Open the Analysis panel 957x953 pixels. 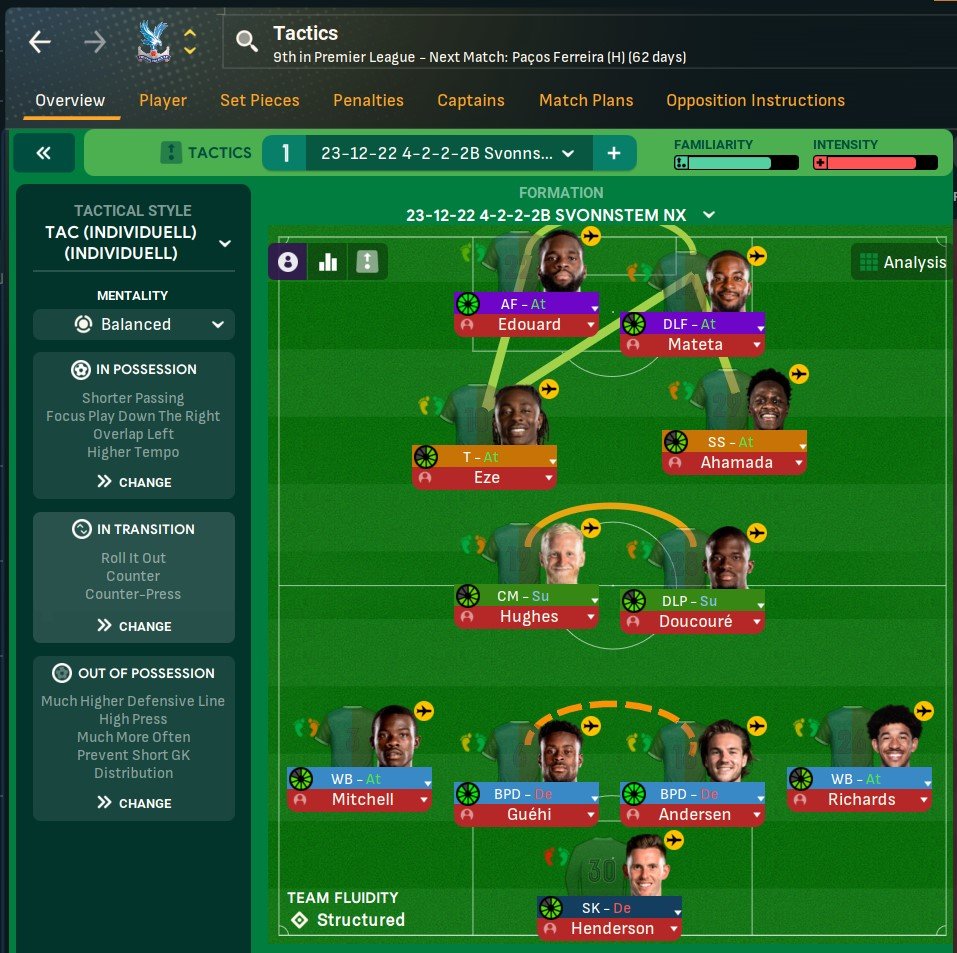[899, 263]
